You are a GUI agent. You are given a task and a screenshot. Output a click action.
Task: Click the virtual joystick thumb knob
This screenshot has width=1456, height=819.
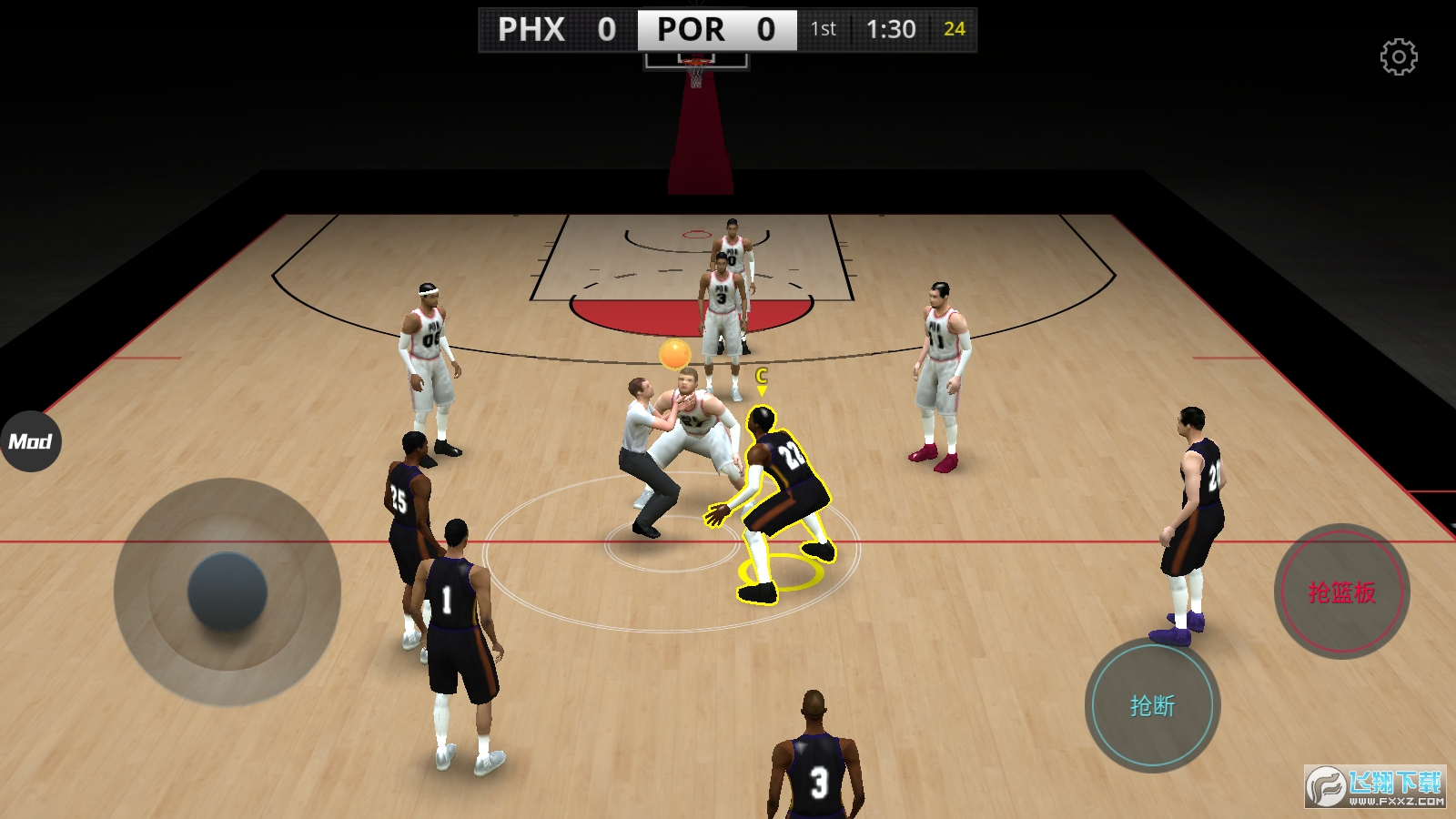(x=227, y=591)
